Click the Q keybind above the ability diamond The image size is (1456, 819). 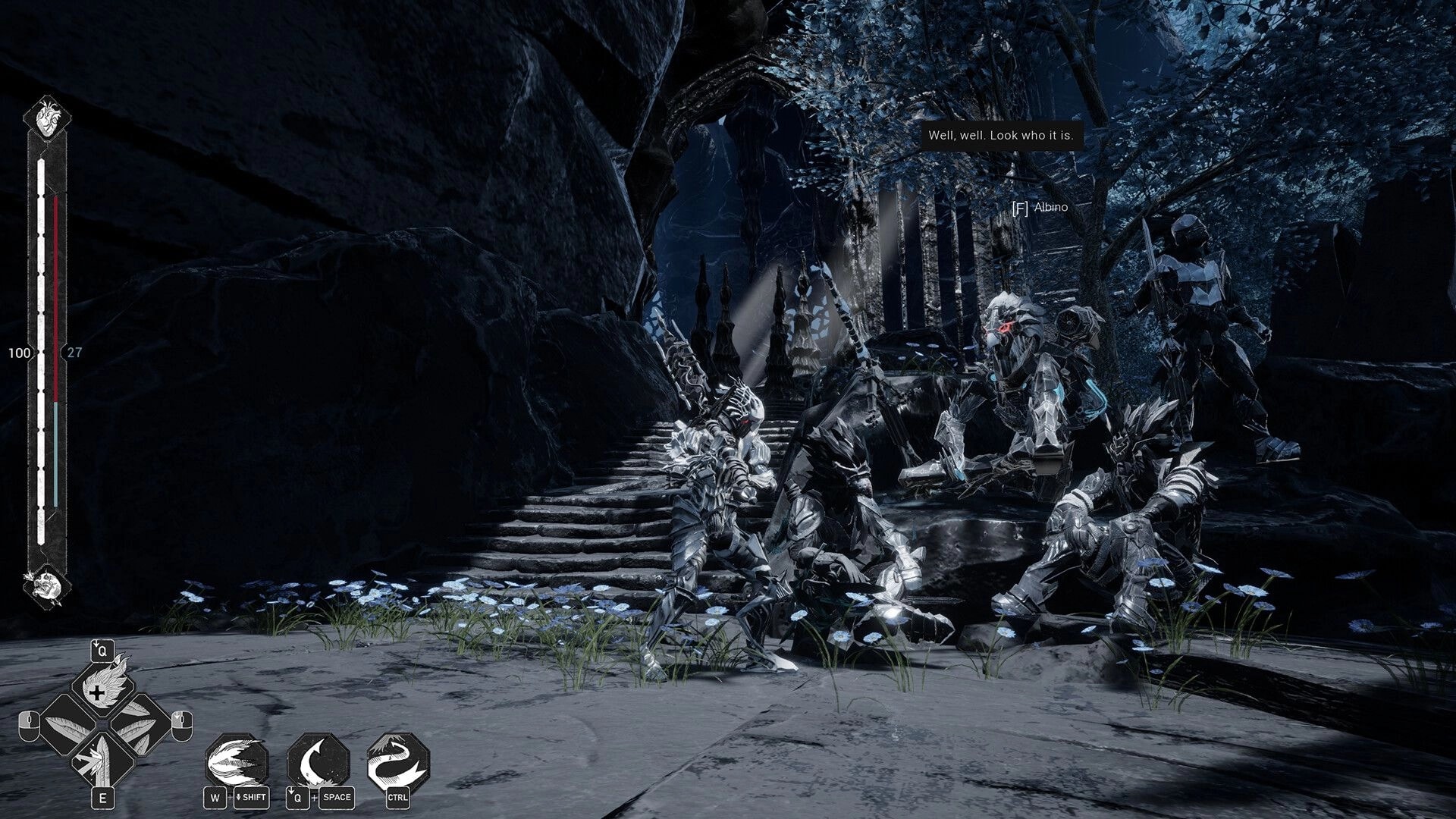tap(102, 650)
